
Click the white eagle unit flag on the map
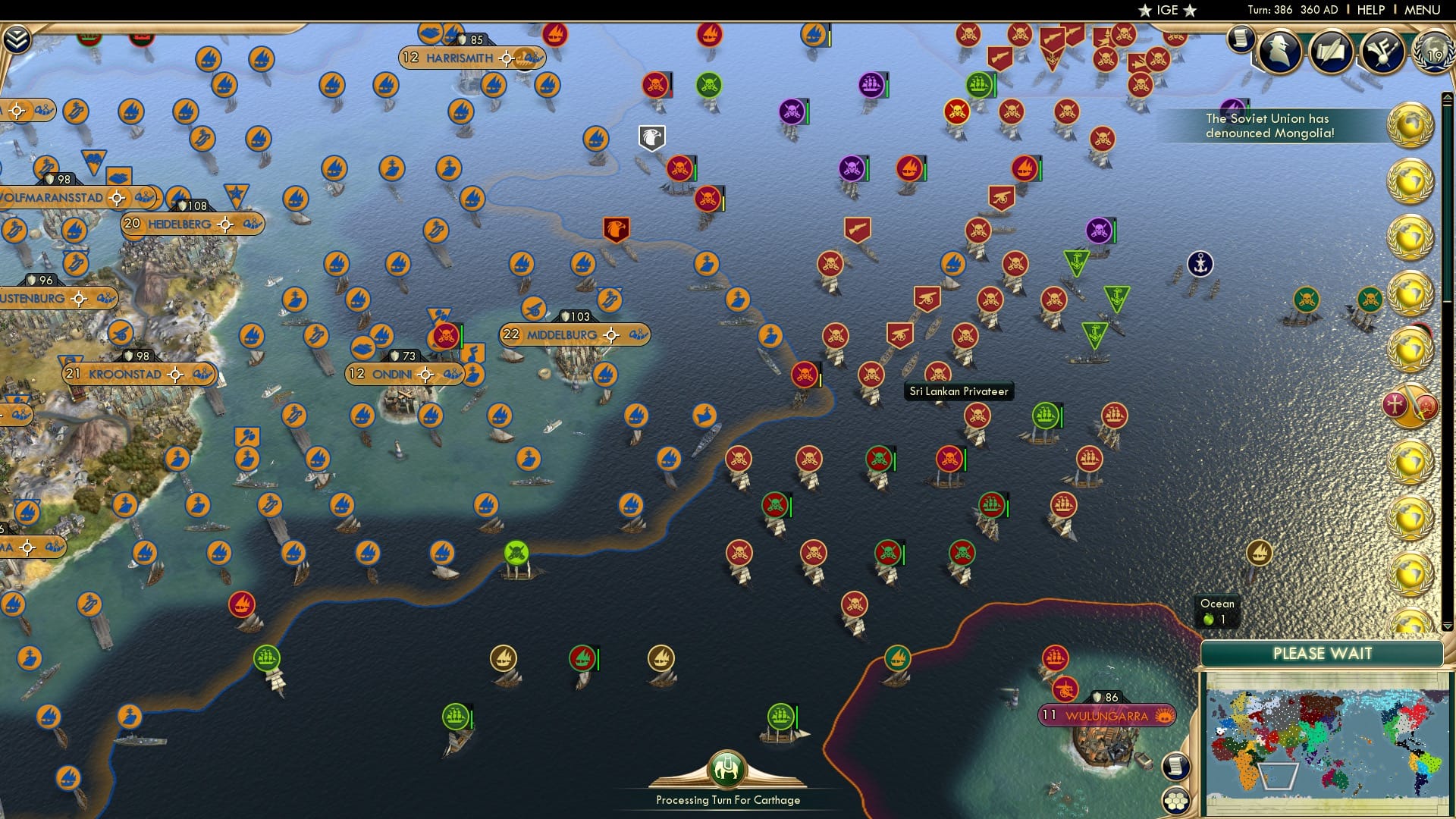pyautogui.click(x=651, y=136)
